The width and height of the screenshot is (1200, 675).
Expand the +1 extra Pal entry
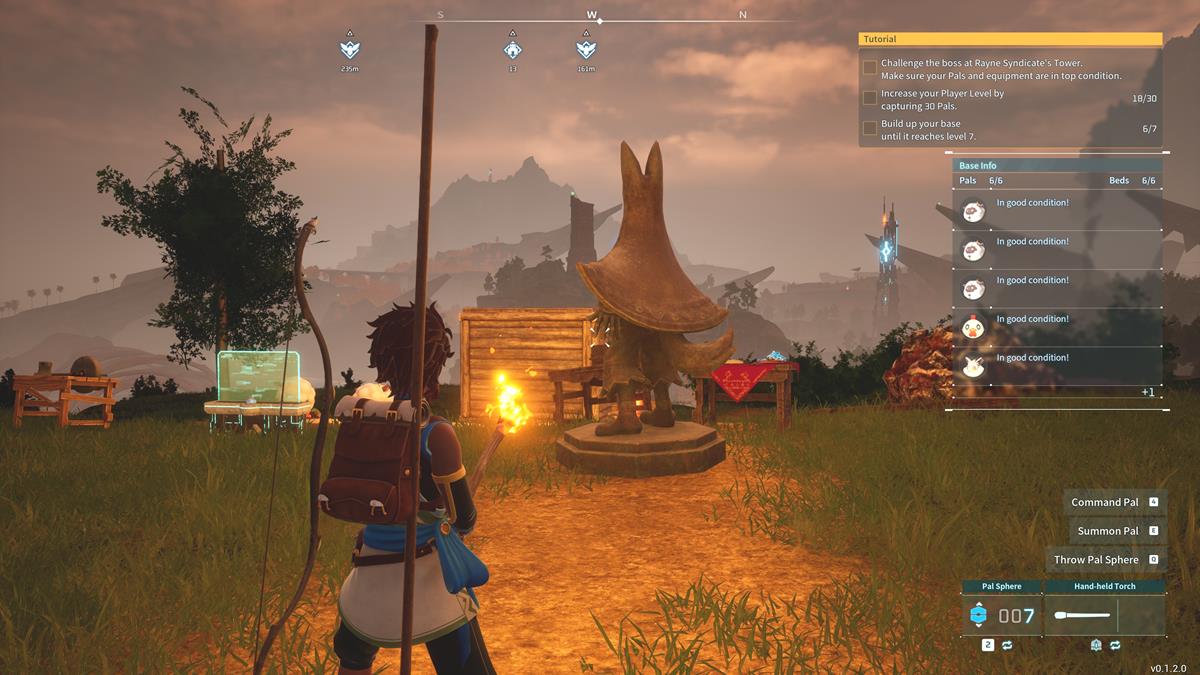[1148, 392]
